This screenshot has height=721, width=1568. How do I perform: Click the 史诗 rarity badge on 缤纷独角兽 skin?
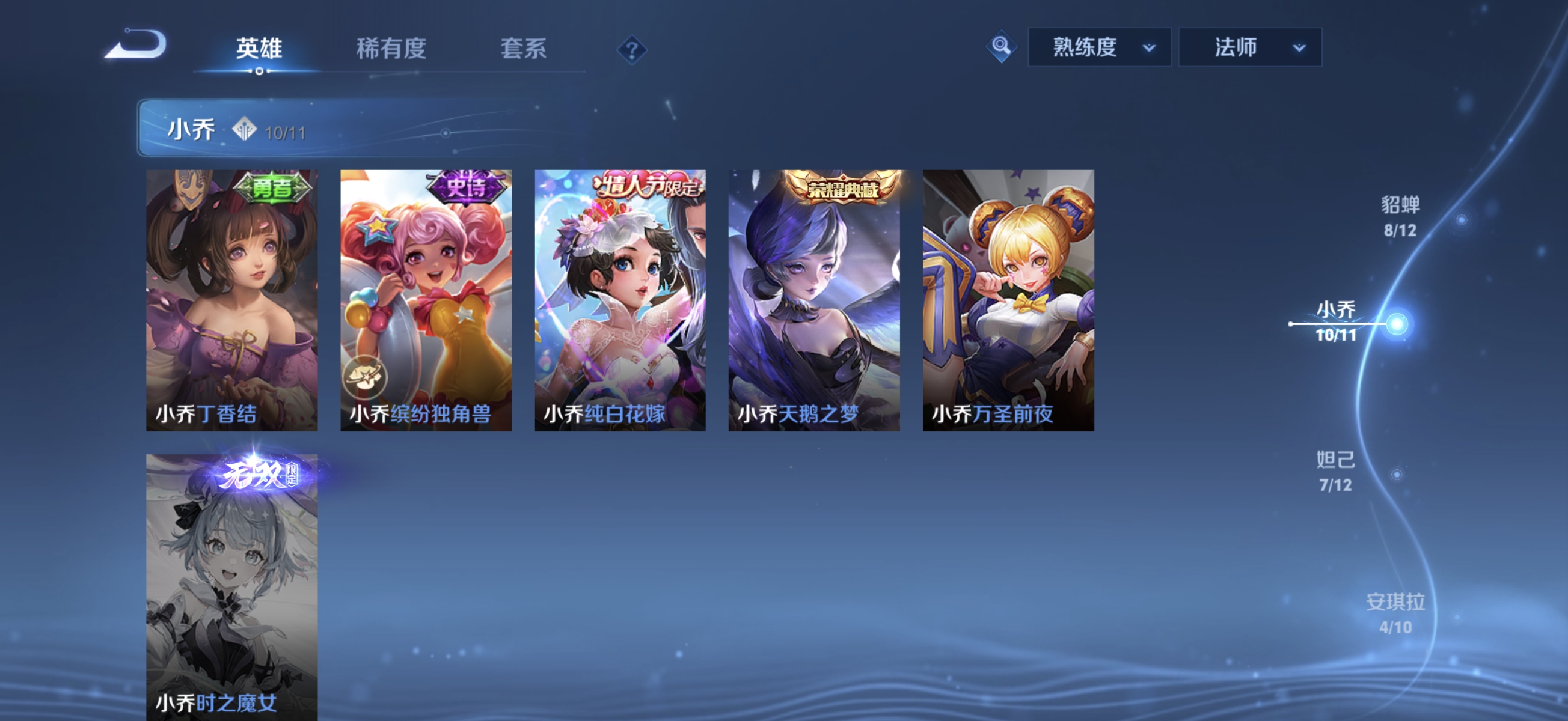click(468, 187)
